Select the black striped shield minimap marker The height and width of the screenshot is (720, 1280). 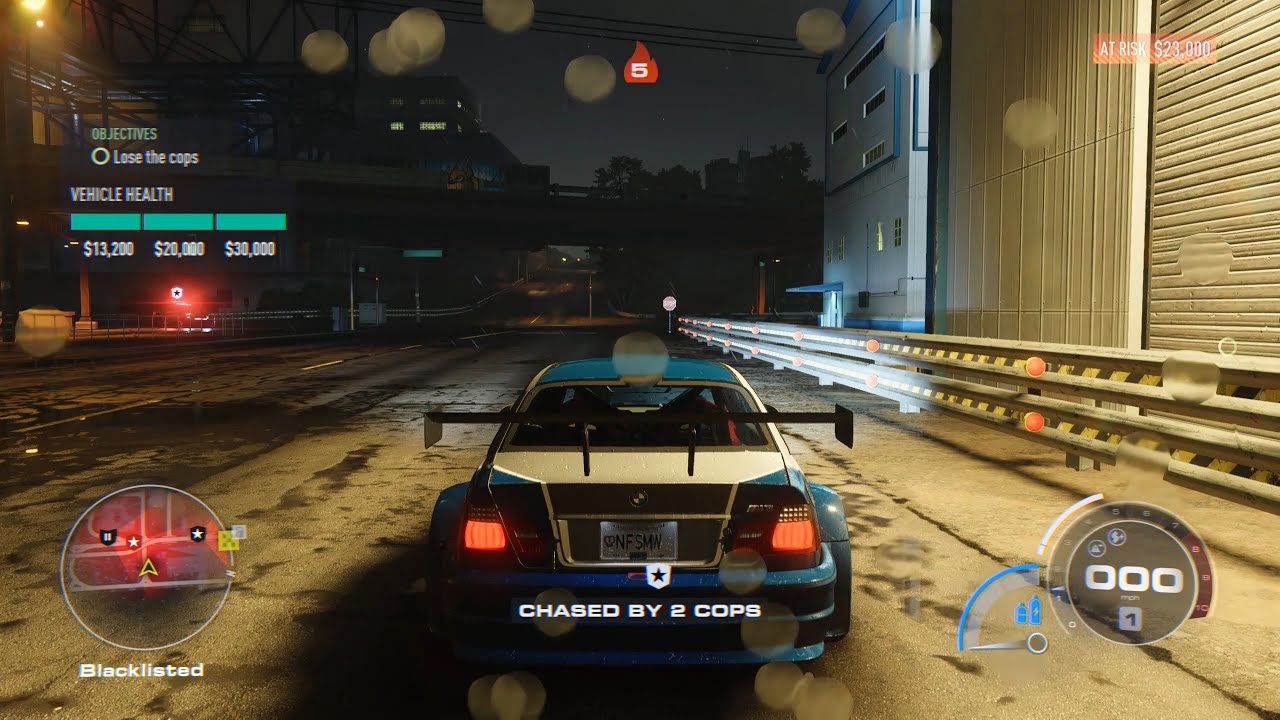(x=107, y=537)
